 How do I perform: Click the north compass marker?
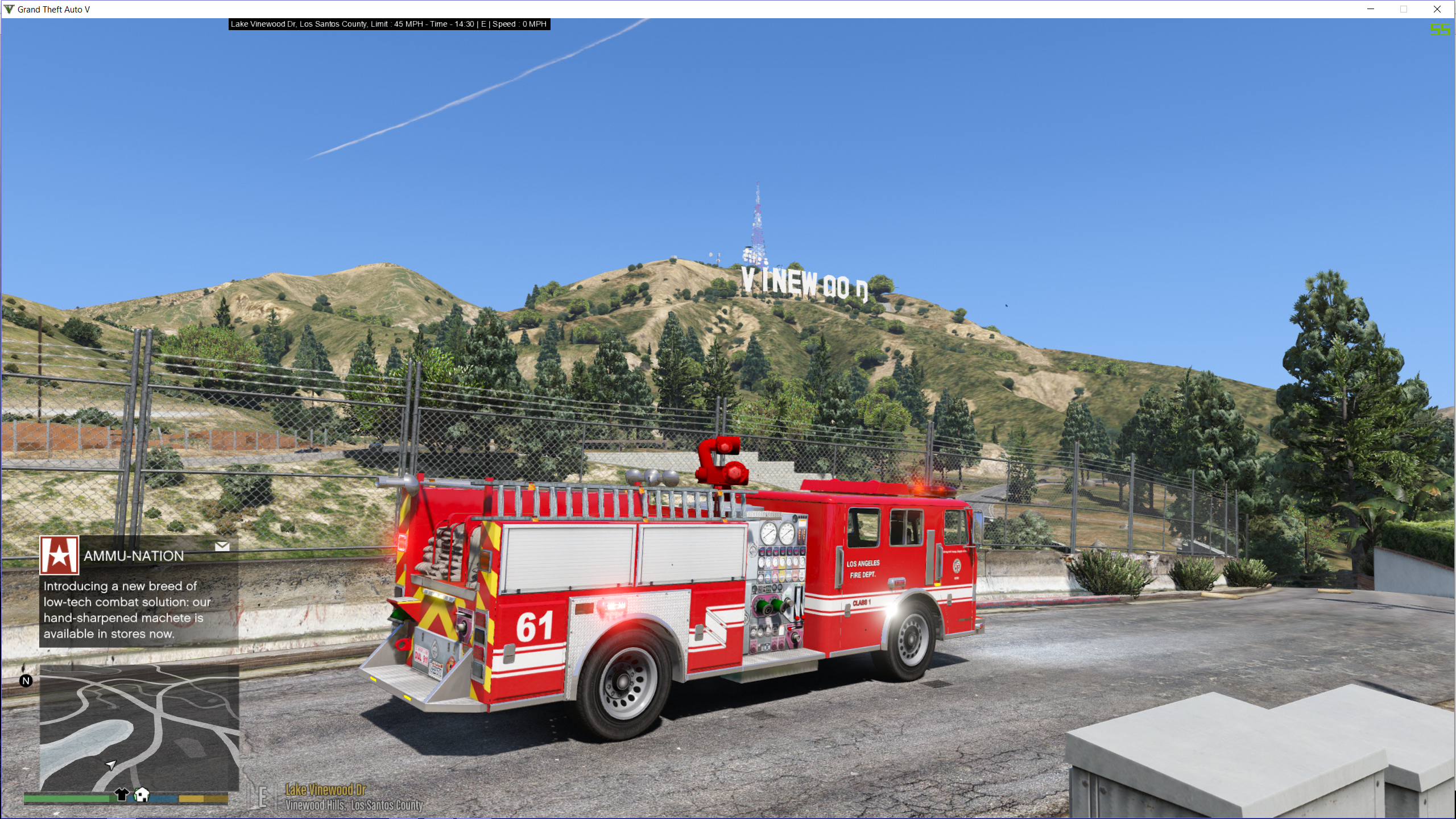click(x=26, y=681)
